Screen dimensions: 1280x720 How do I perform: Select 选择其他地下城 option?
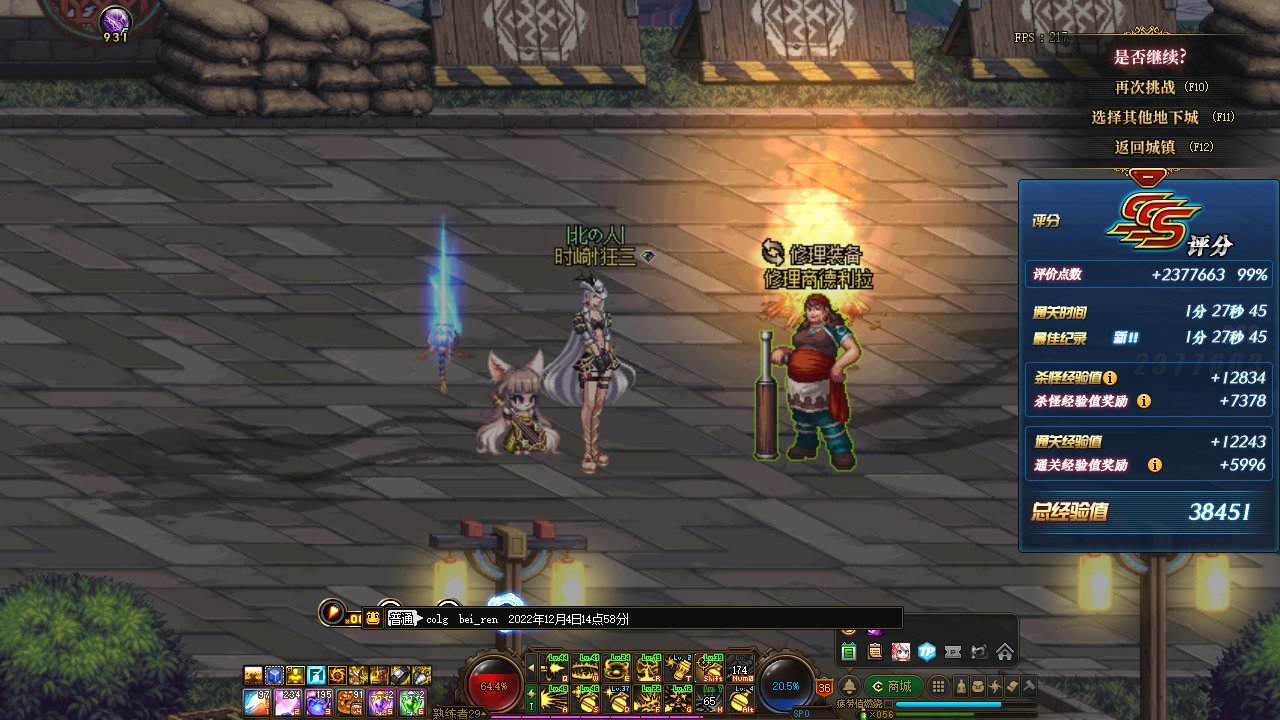(1145, 117)
